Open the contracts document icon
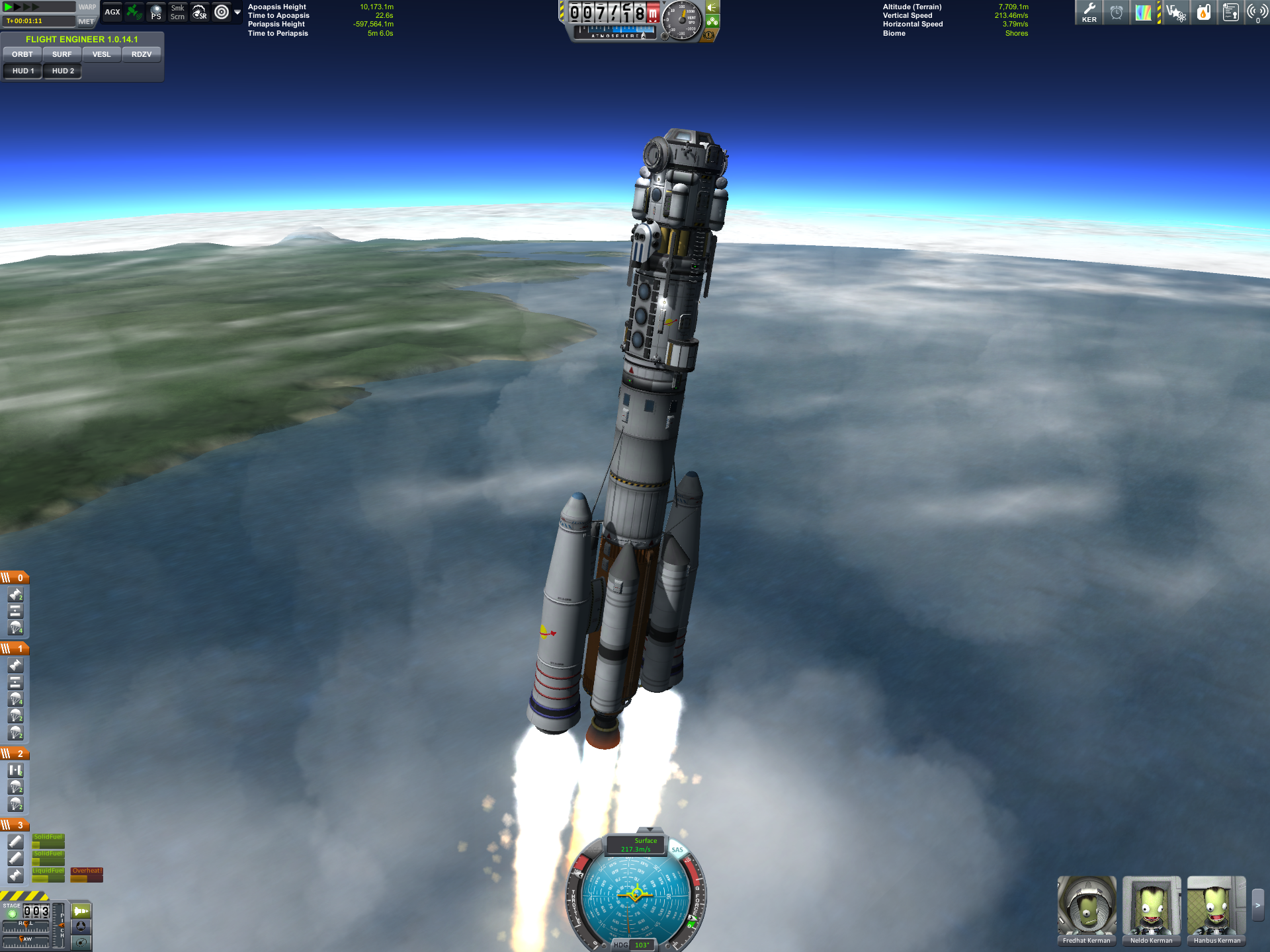The width and height of the screenshot is (1270, 952). click(1230, 12)
